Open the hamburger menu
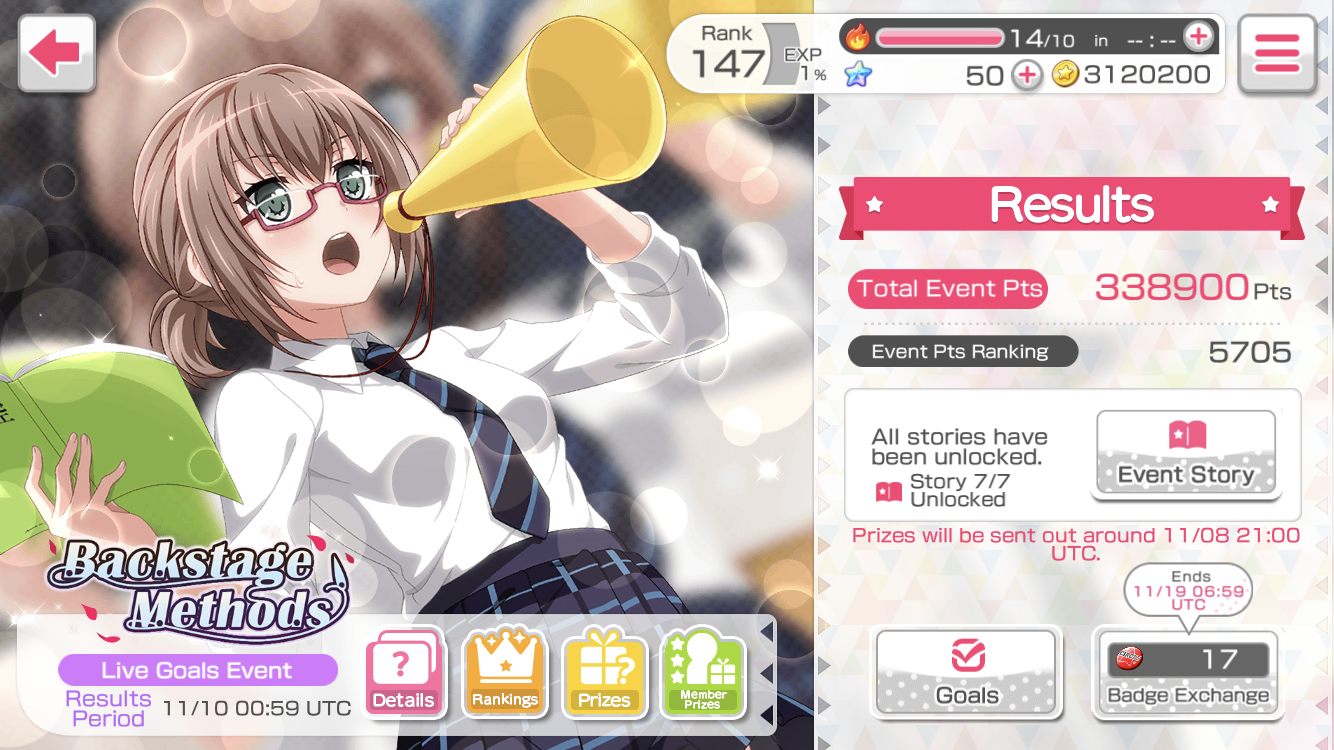This screenshot has height=750, width=1334. (x=1276, y=54)
